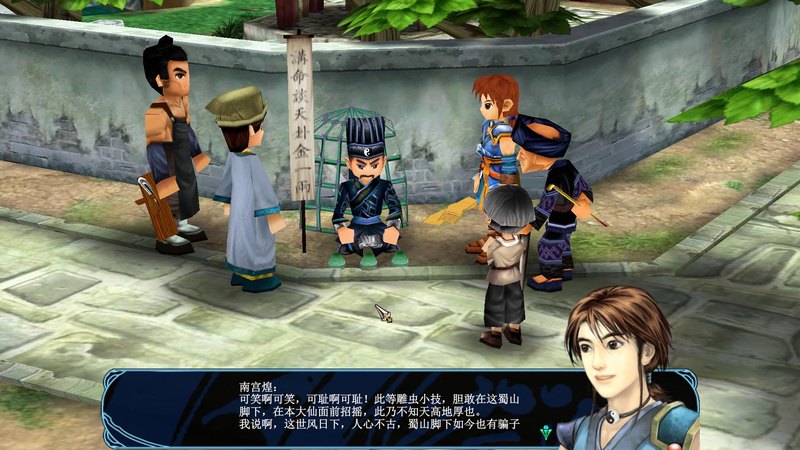Screen dimensions: 800x450
Task: Click the green continue arrow in the dialogue box
Action: (x=544, y=432)
